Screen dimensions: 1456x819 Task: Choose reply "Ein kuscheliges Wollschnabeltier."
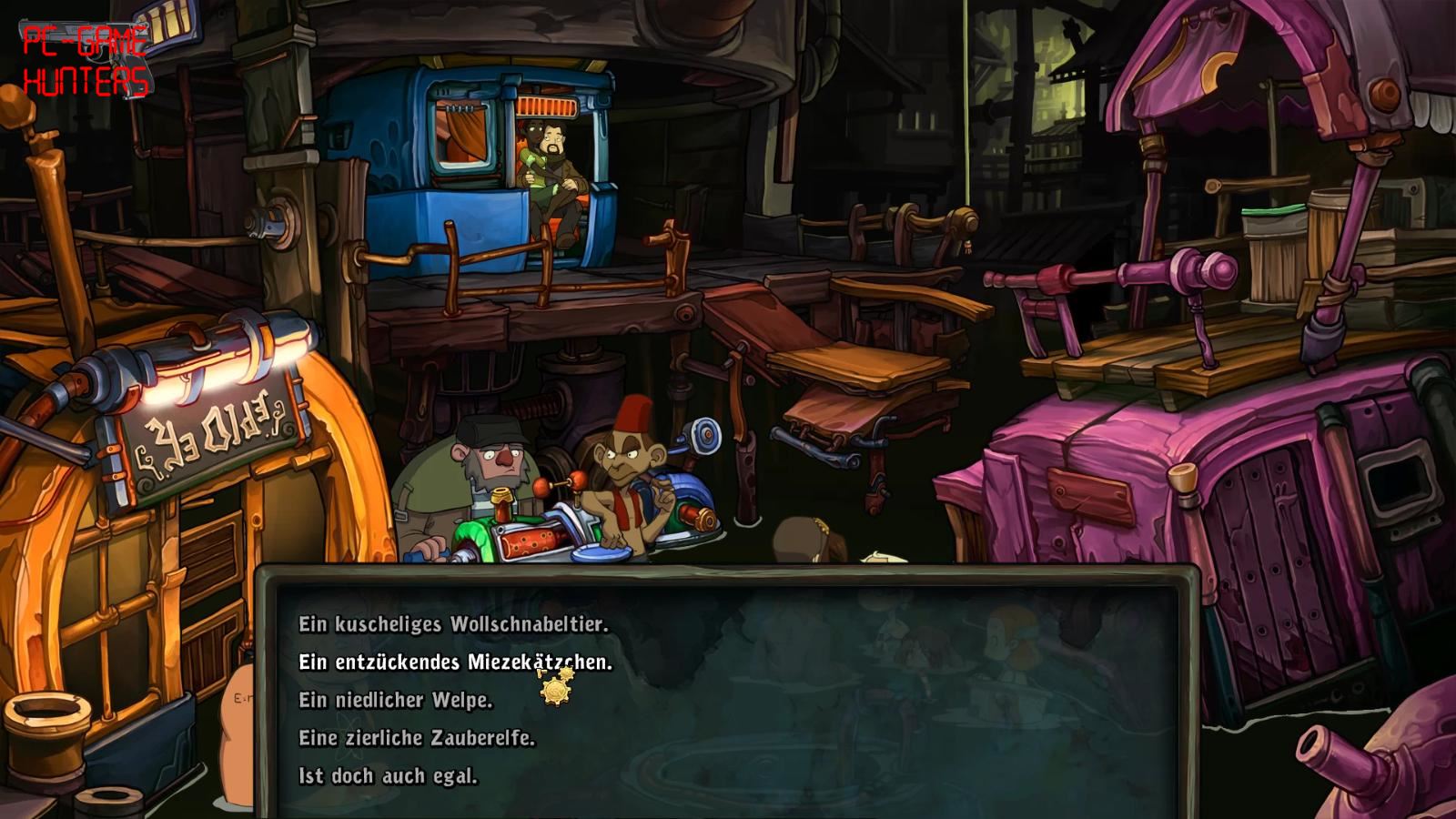[453, 625]
